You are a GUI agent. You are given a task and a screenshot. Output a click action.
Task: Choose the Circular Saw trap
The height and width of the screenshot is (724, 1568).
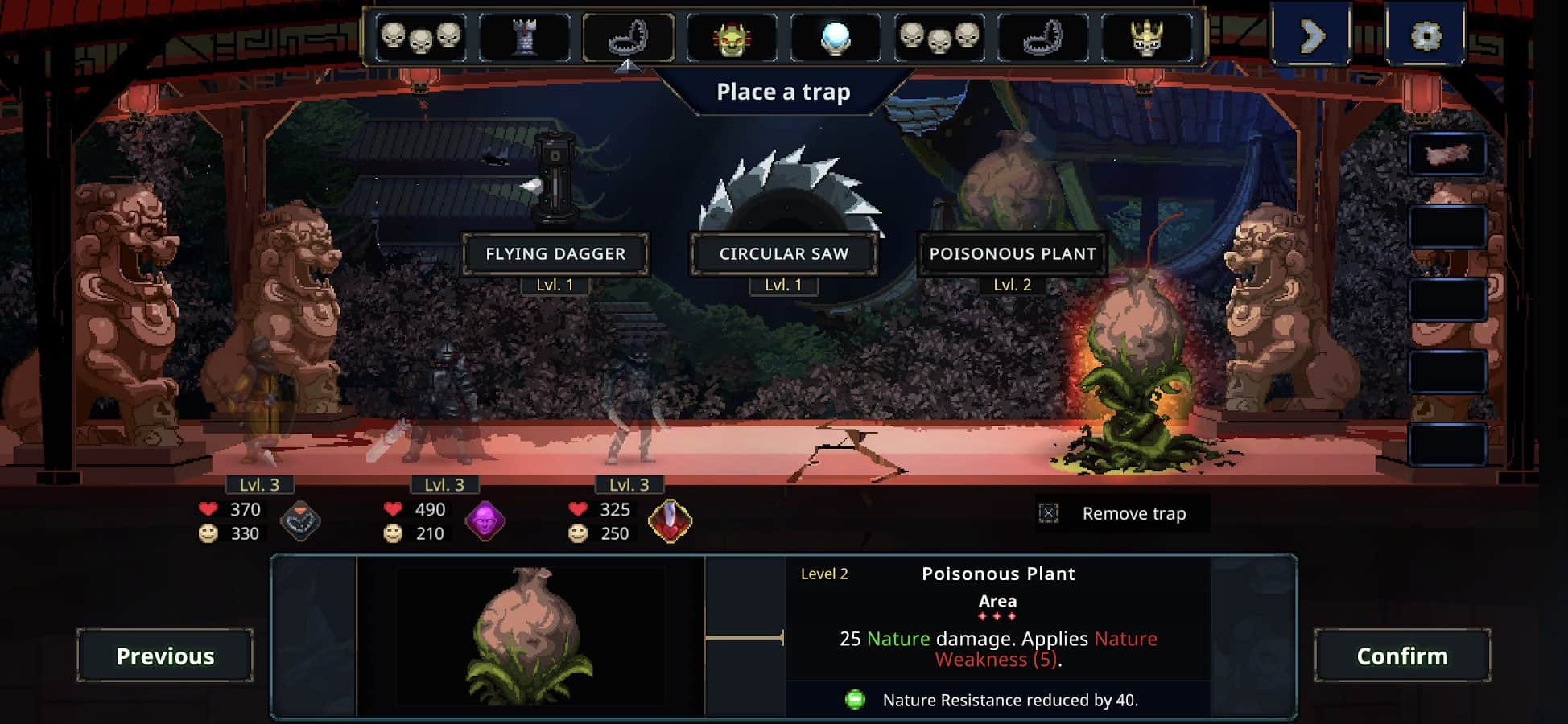783,253
